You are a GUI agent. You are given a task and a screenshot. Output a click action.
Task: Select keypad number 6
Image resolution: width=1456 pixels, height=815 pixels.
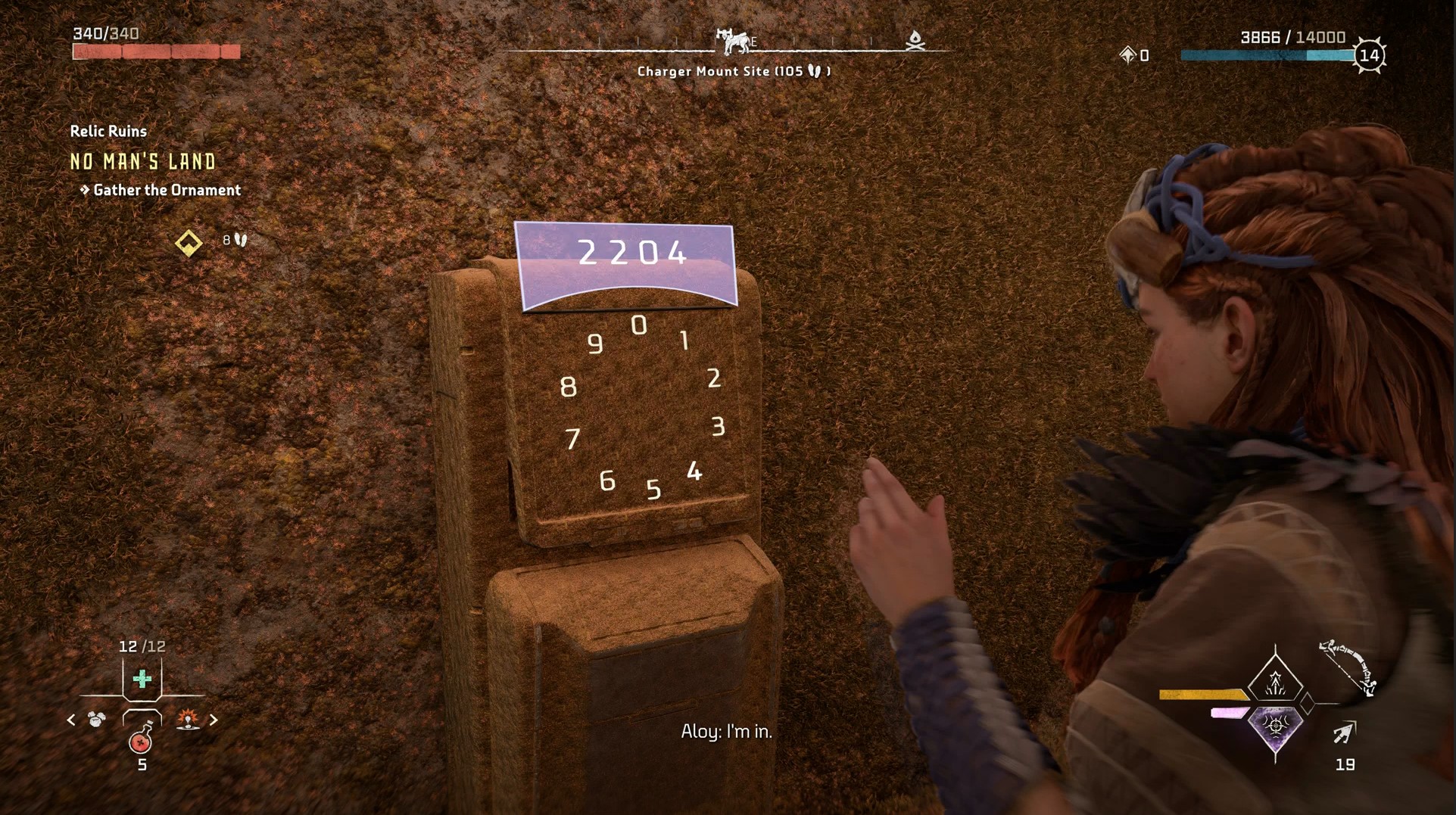coord(607,481)
